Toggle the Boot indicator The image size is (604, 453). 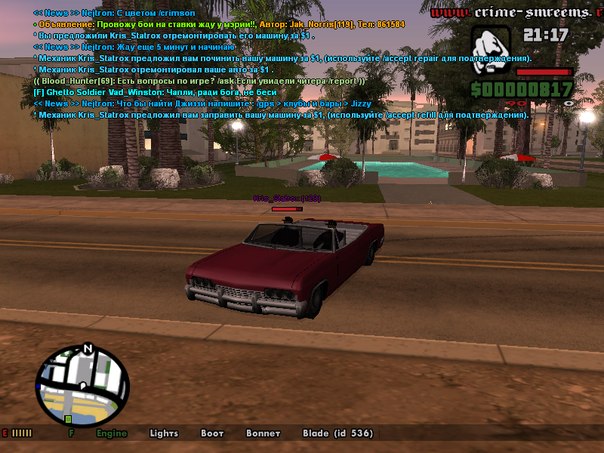[212, 433]
